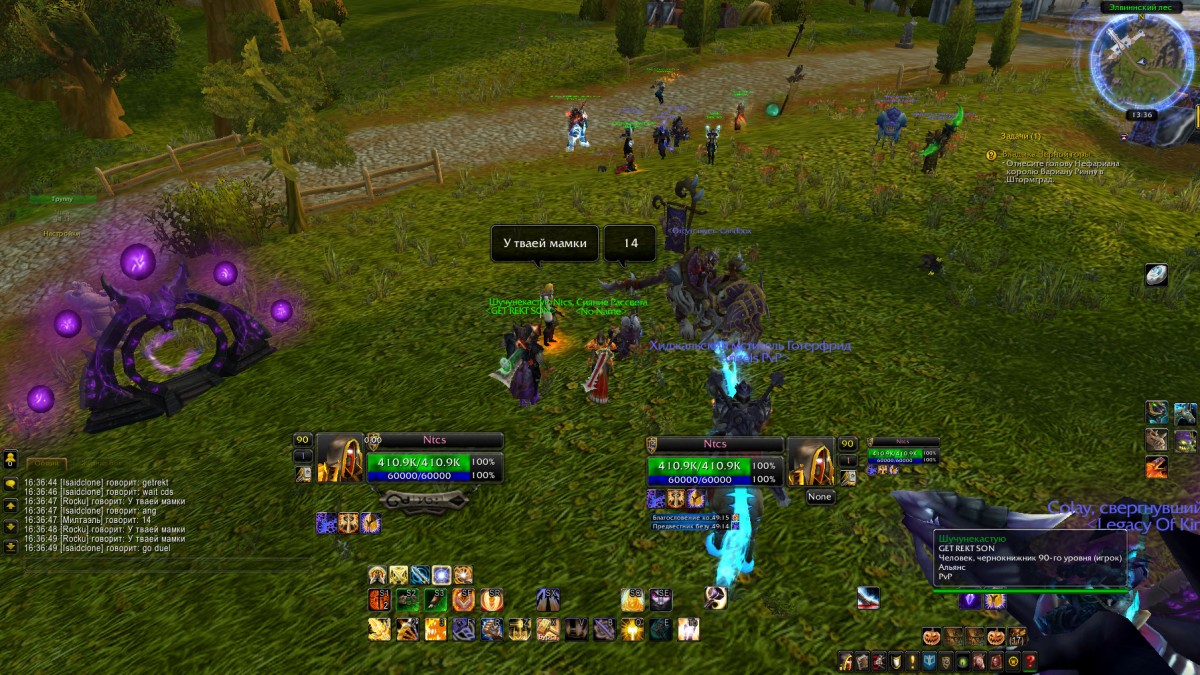Use the green ability labeled S2
Screen dimensions: 1200x675
[407, 600]
